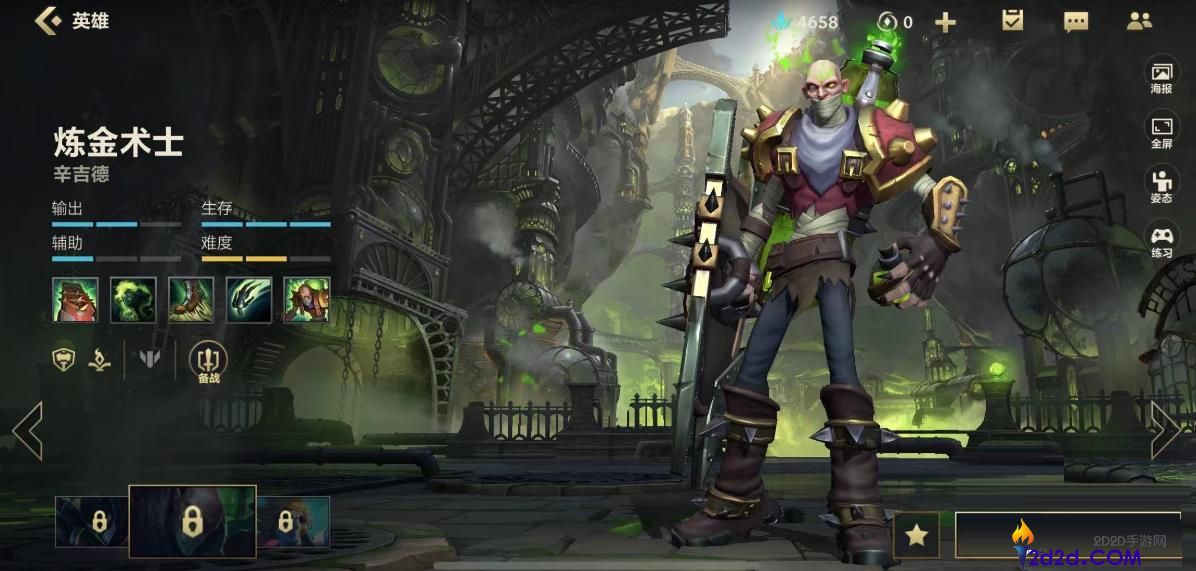Viewport: 1196px width, 571px height.
Task: Select the enlarged locked skin thumbnail
Action: point(192,521)
